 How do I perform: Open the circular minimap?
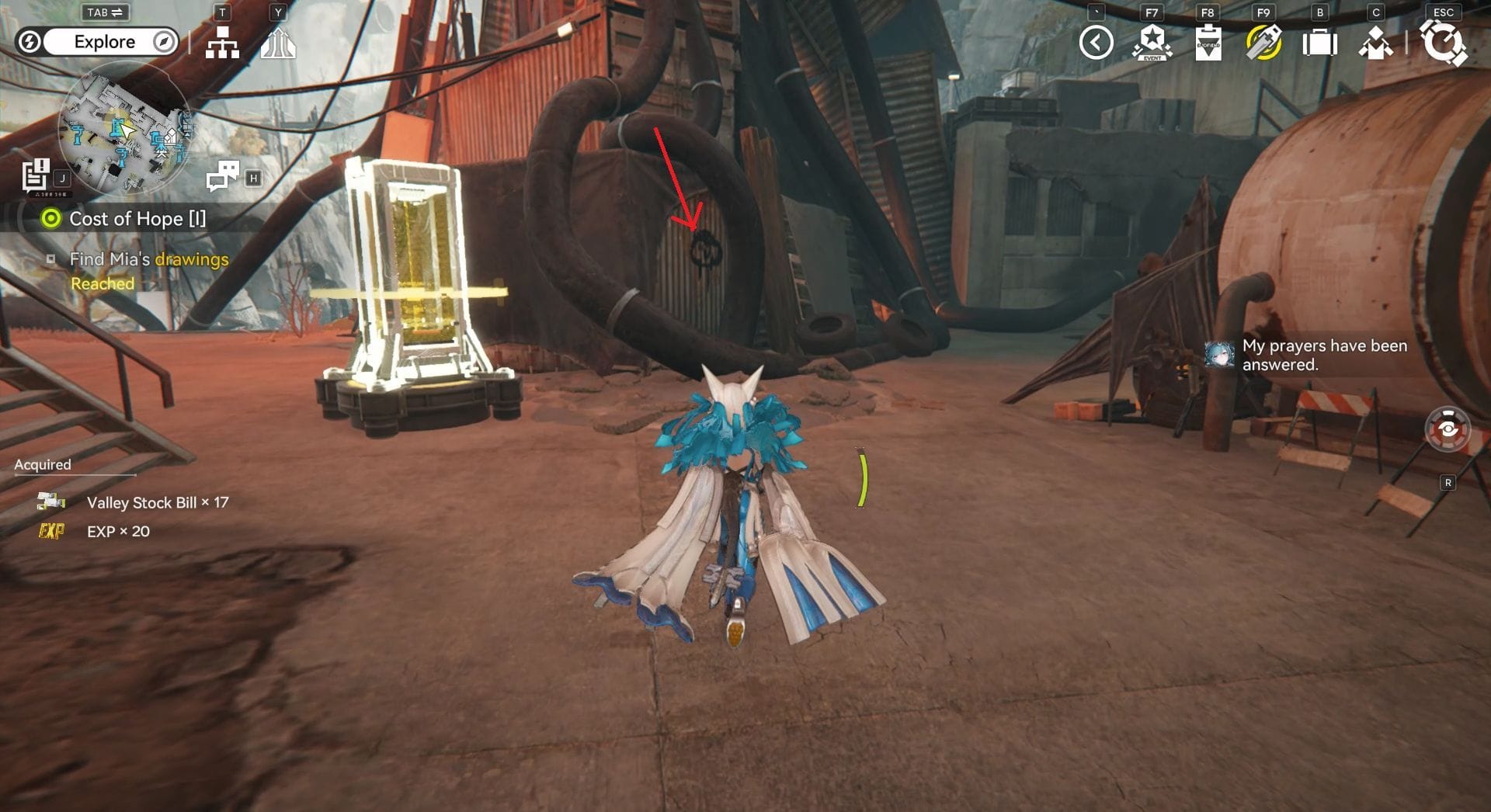[x=124, y=128]
